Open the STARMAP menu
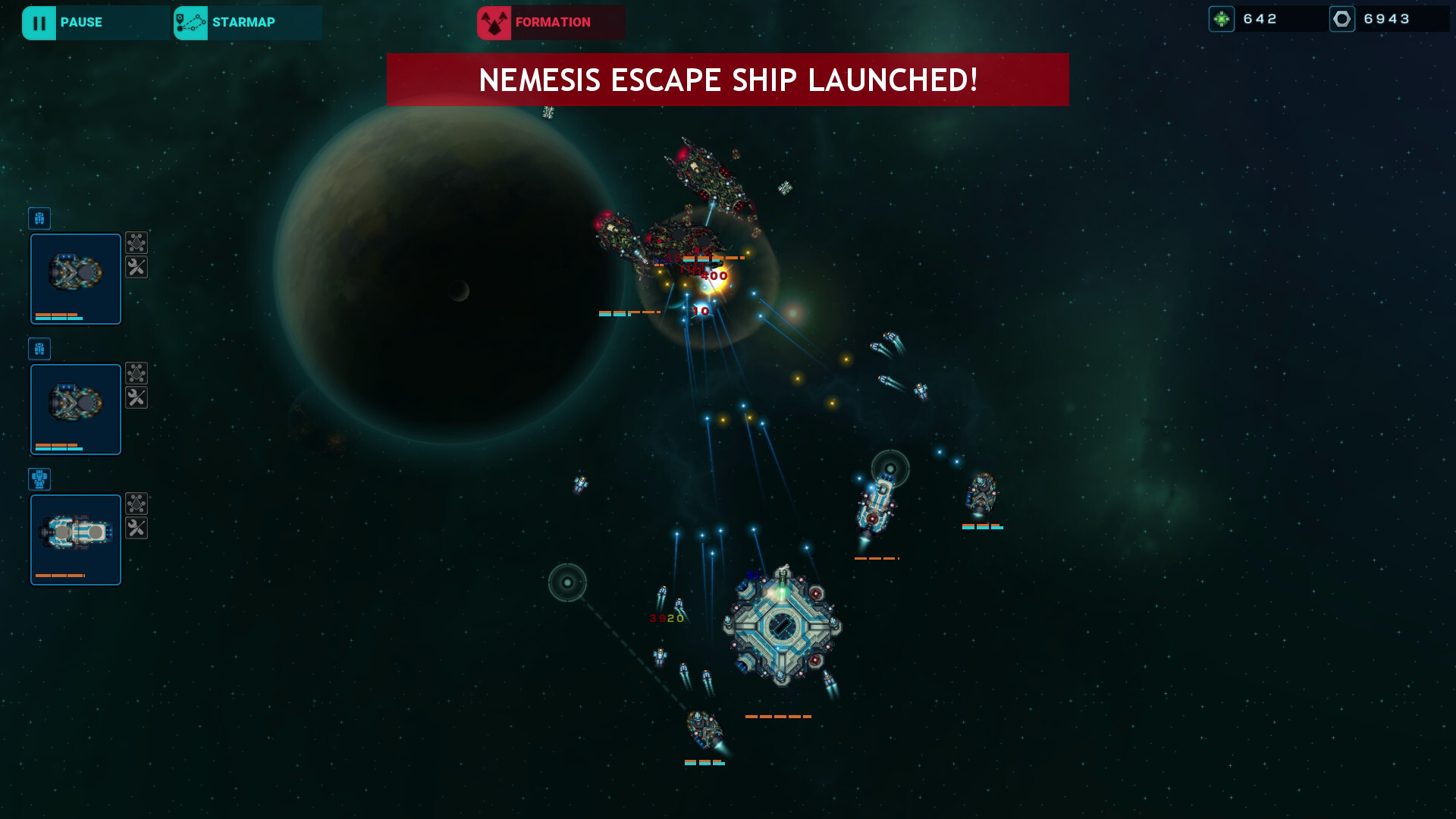Image resolution: width=1456 pixels, height=819 pixels. 244,22
